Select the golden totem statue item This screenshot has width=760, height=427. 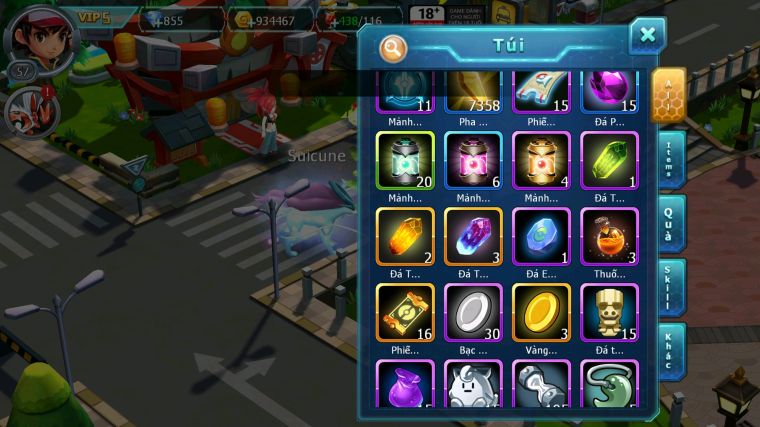click(x=609, y=312)
